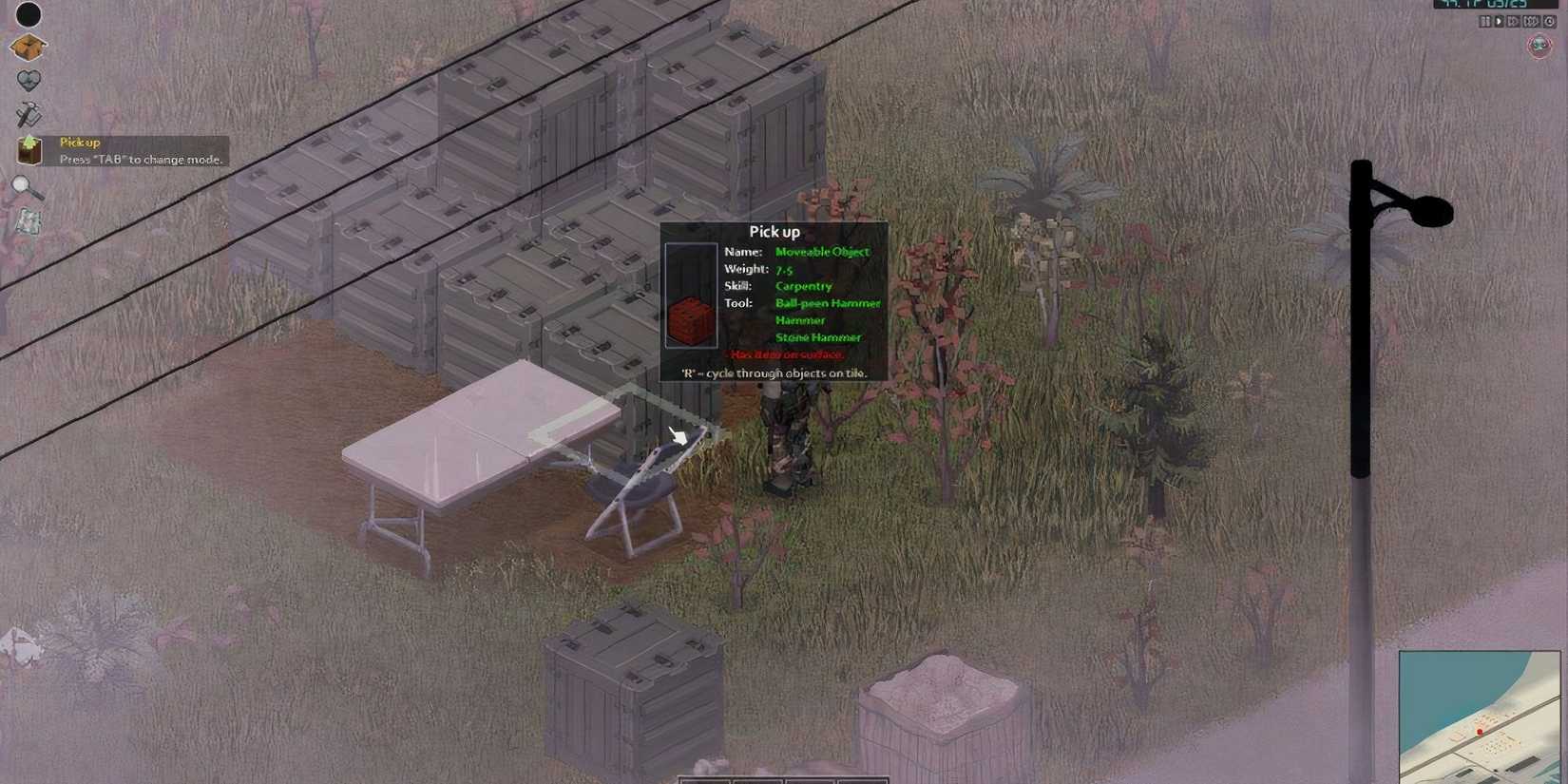
Task: Click the dark circle icon atop the sidebar
Action: (x=29, y=15)
